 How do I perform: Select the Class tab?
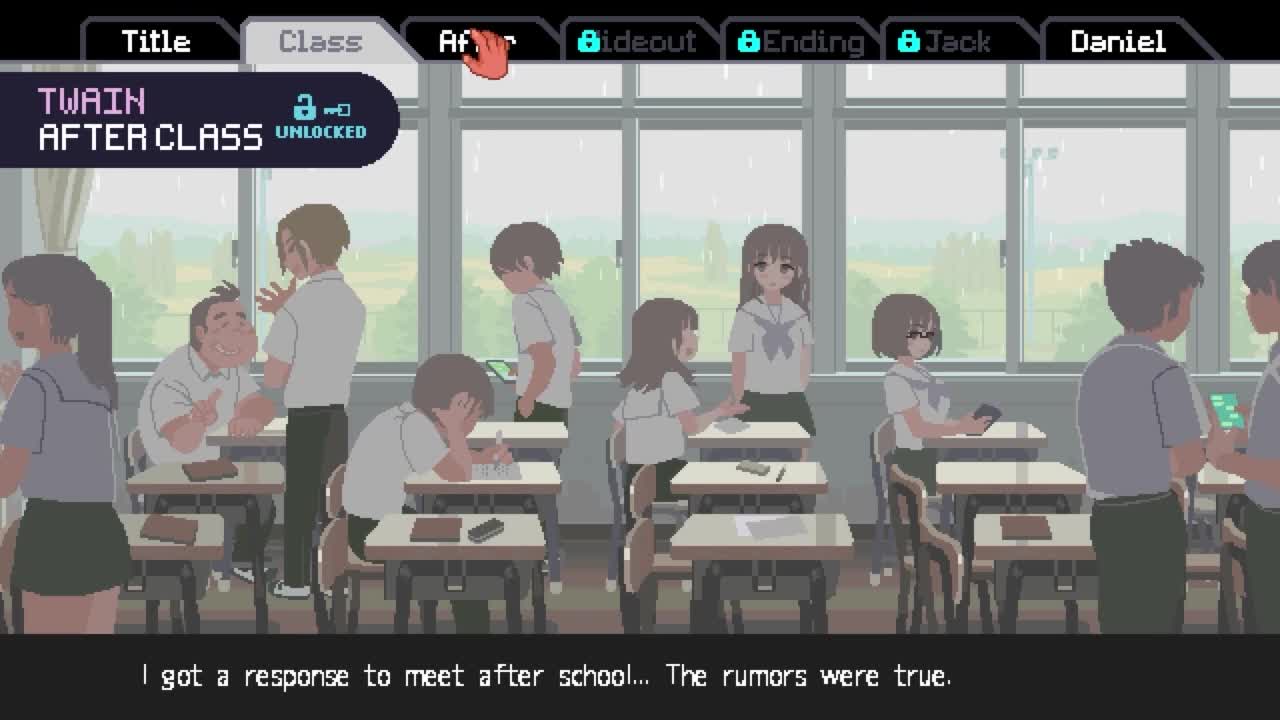[x=320, y=42]
